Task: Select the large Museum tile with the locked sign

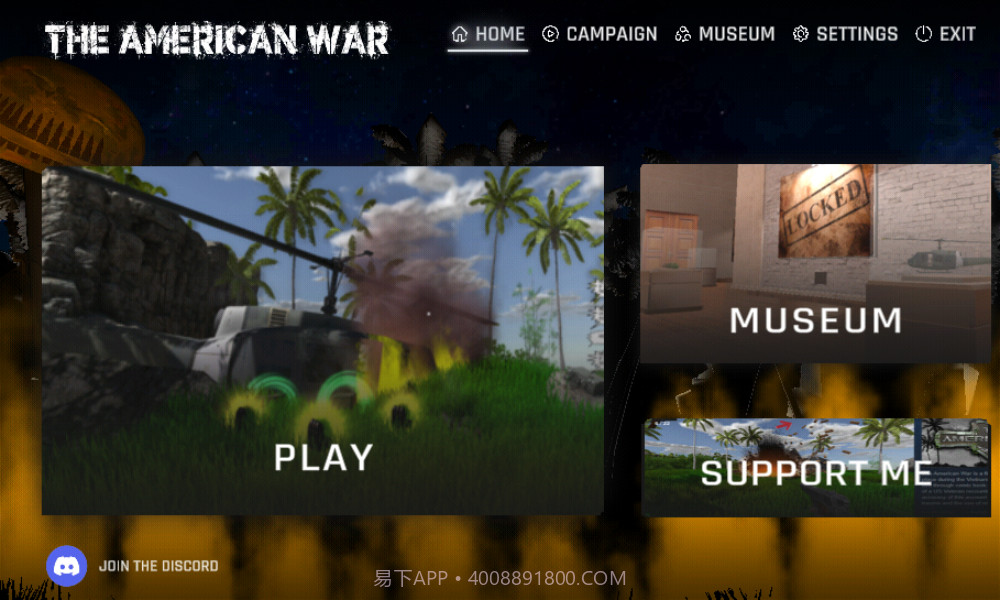Action: pyautogui.click(x=815, y=263)
